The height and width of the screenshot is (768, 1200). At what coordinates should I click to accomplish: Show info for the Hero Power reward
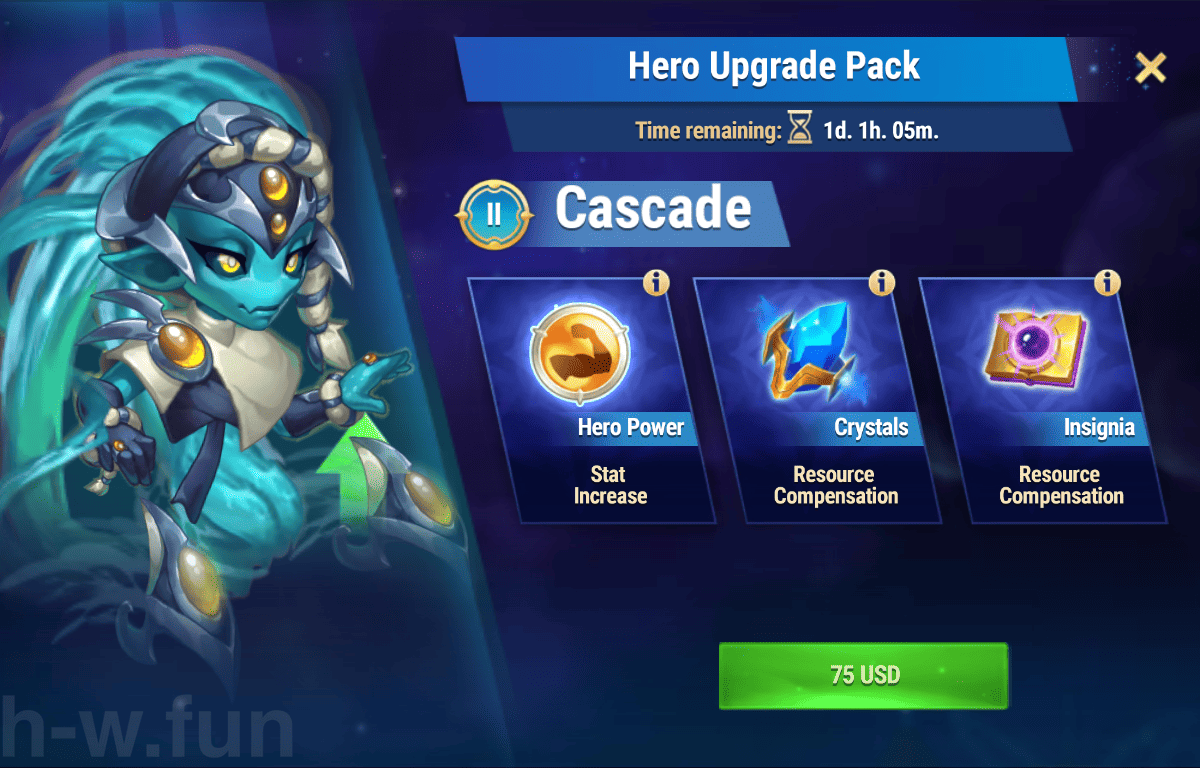tap(656, 283)
